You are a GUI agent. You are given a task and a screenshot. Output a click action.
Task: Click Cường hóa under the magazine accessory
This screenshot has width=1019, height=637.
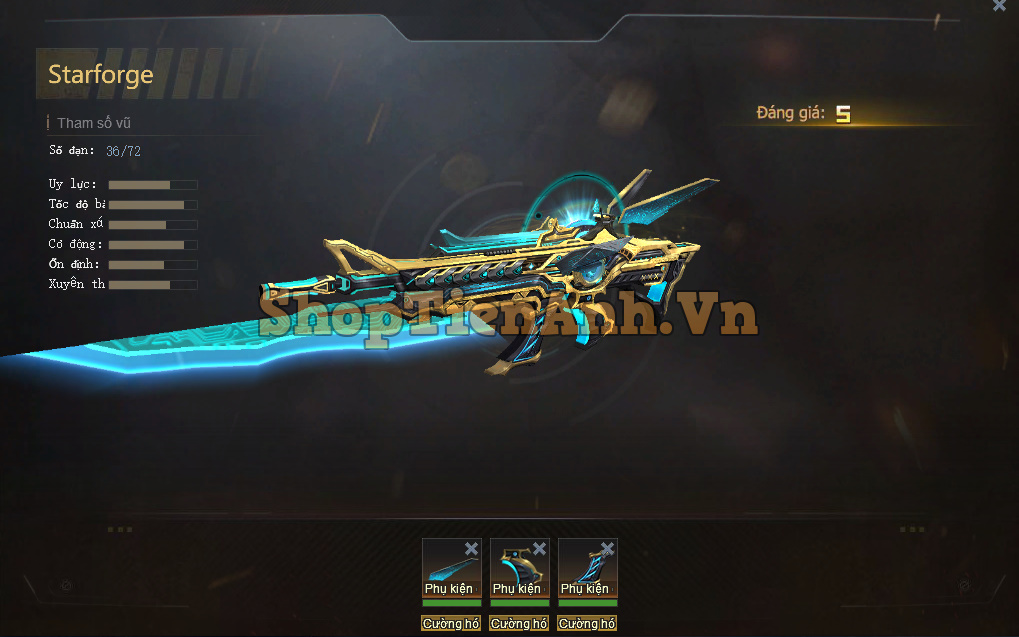[519, 624]
